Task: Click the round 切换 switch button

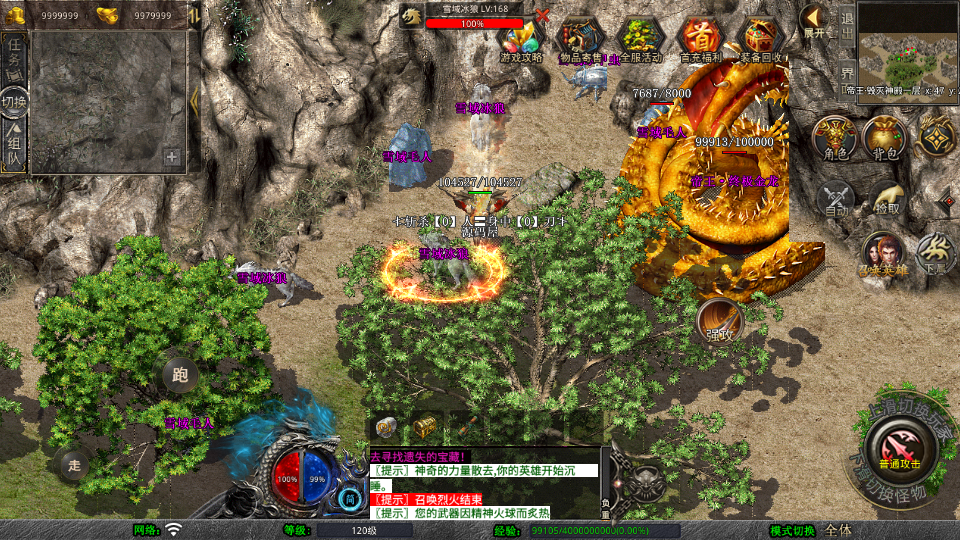Action: [14, 103]
